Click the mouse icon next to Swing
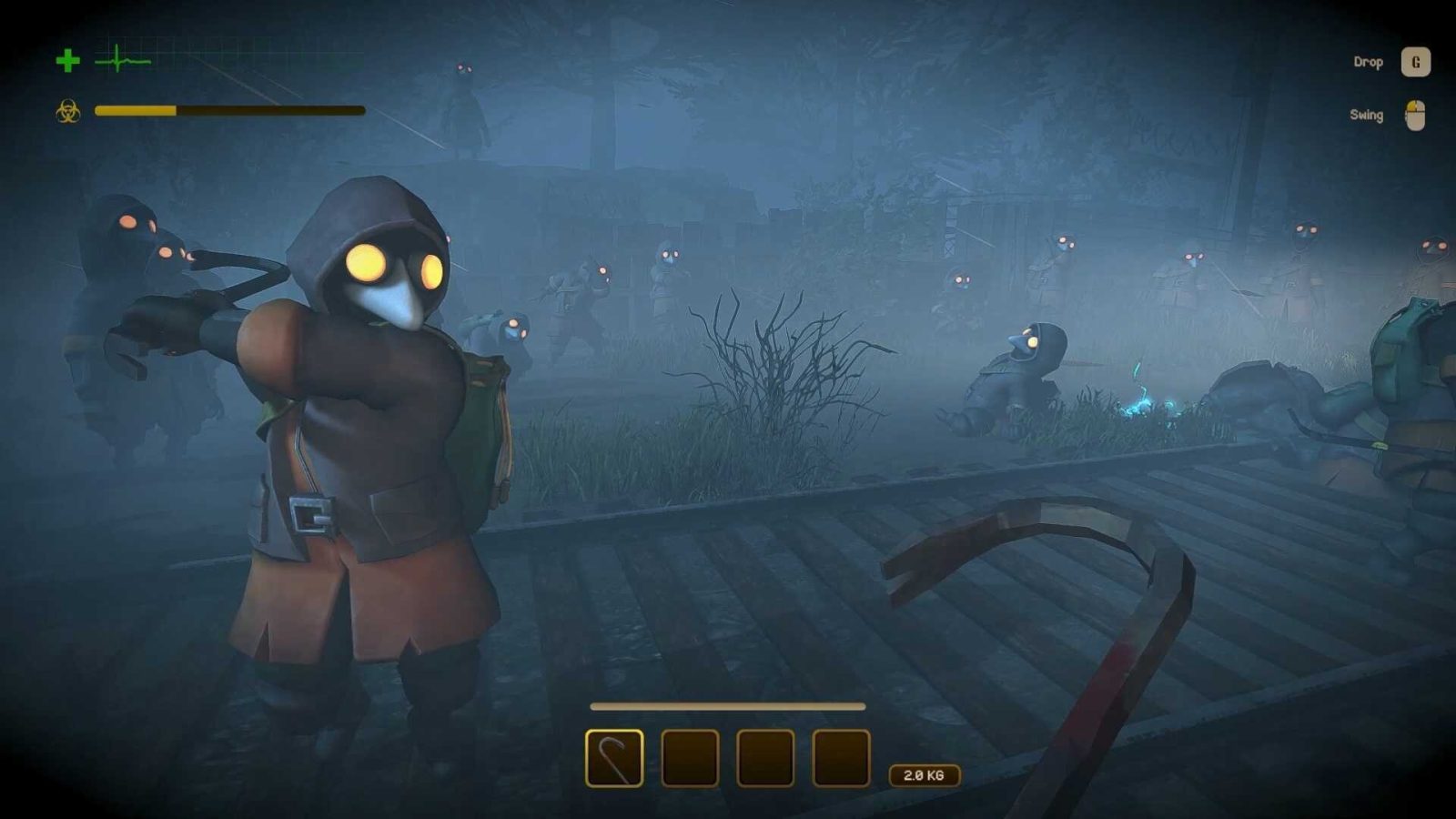This screenshot has width=1456, height=819. [x=1414, y=116]
